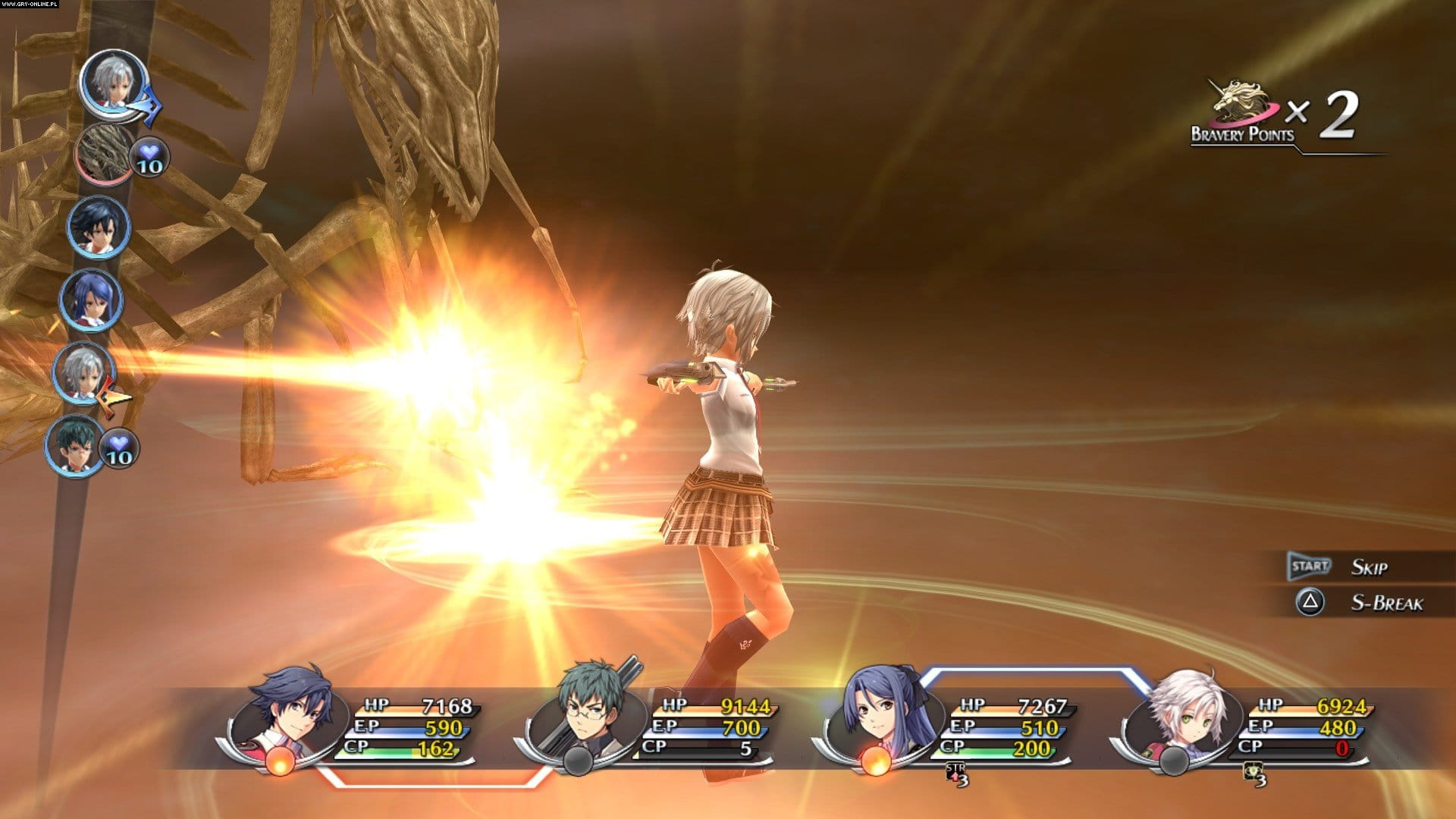Select Machias's portrait in the turn order

tap(76, 446)
